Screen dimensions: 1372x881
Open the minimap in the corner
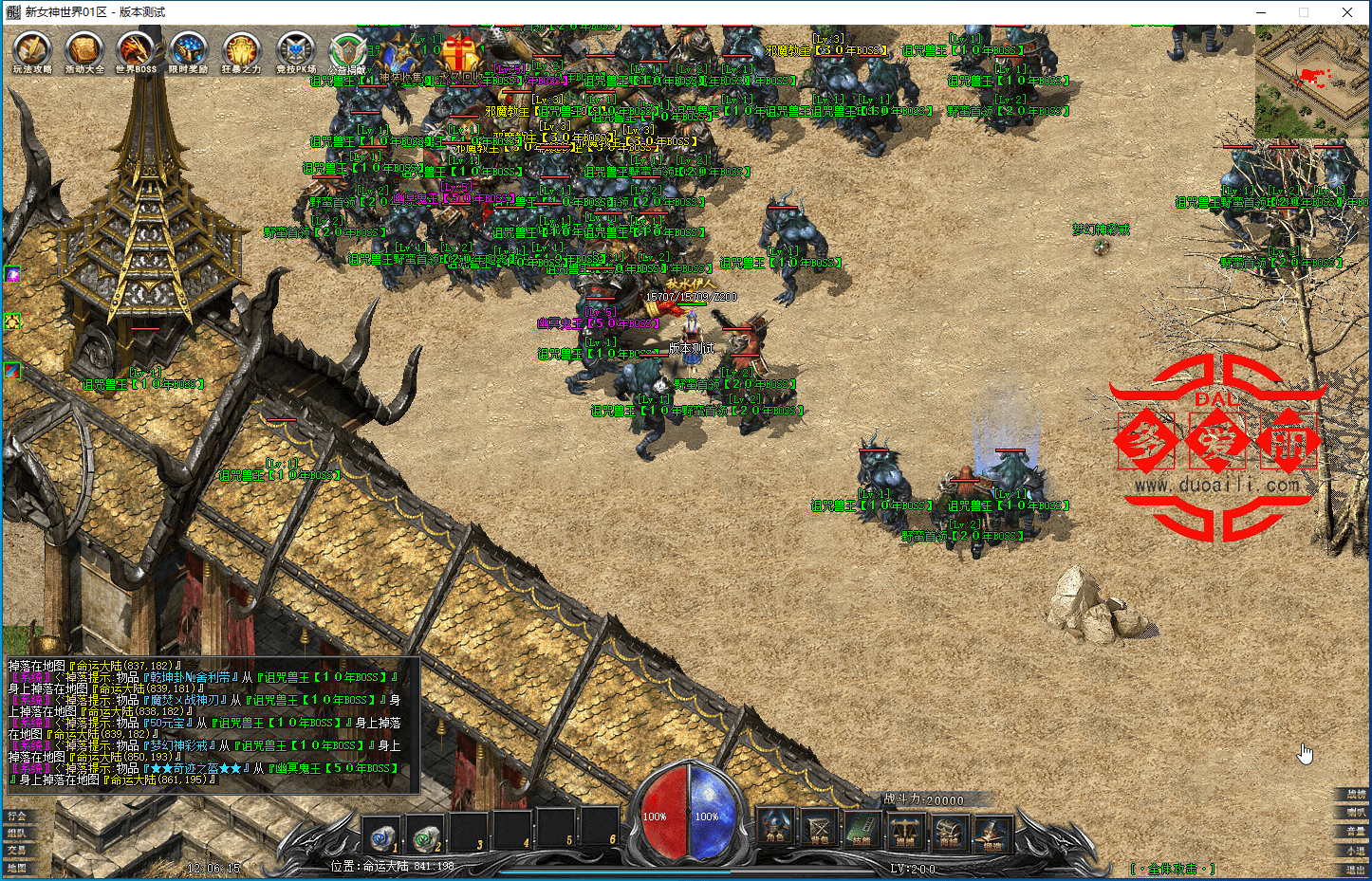pos(1312,82)
